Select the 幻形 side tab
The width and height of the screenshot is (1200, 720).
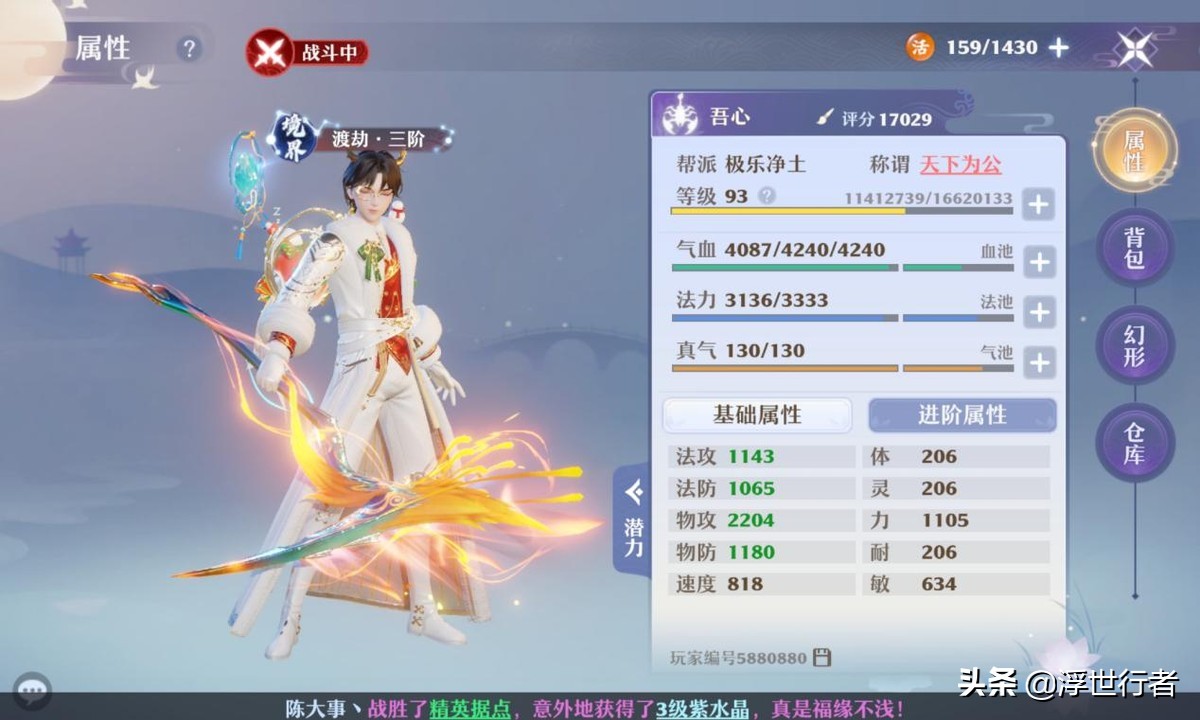click(x=1134, y=345)
